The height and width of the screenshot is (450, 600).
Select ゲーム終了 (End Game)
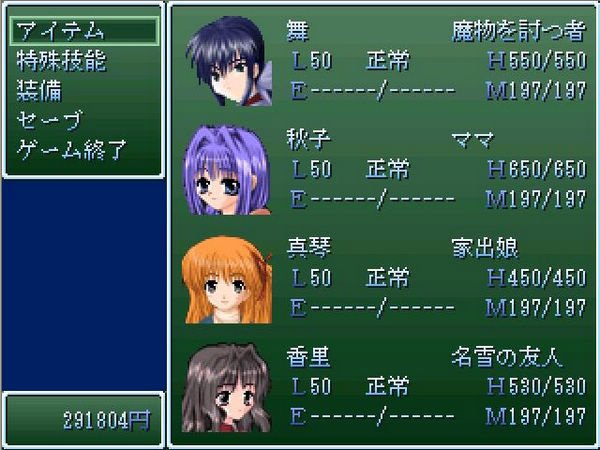[x=70, y=152]
